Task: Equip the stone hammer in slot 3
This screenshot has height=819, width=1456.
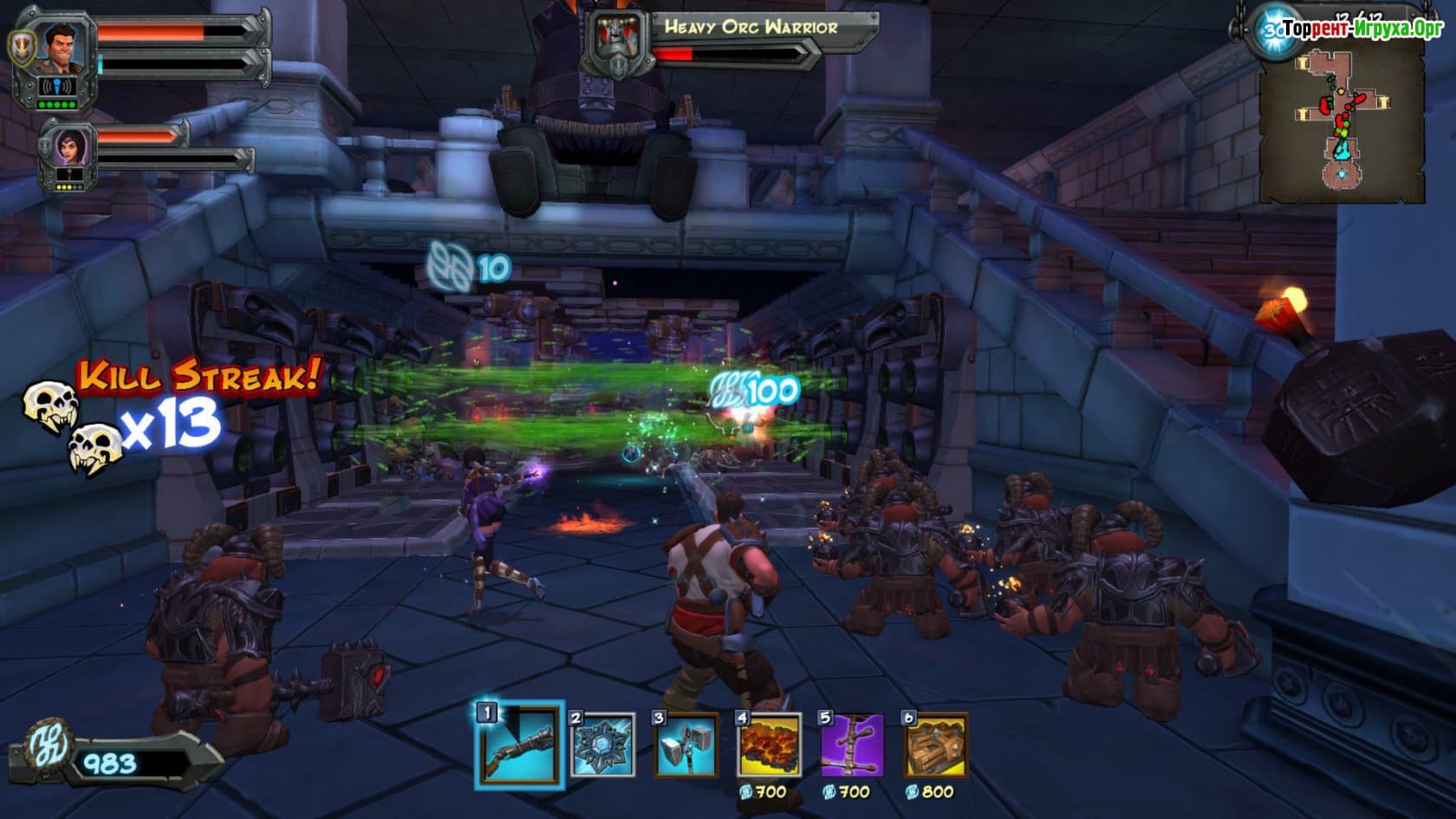Action: (x=686, y=744)
